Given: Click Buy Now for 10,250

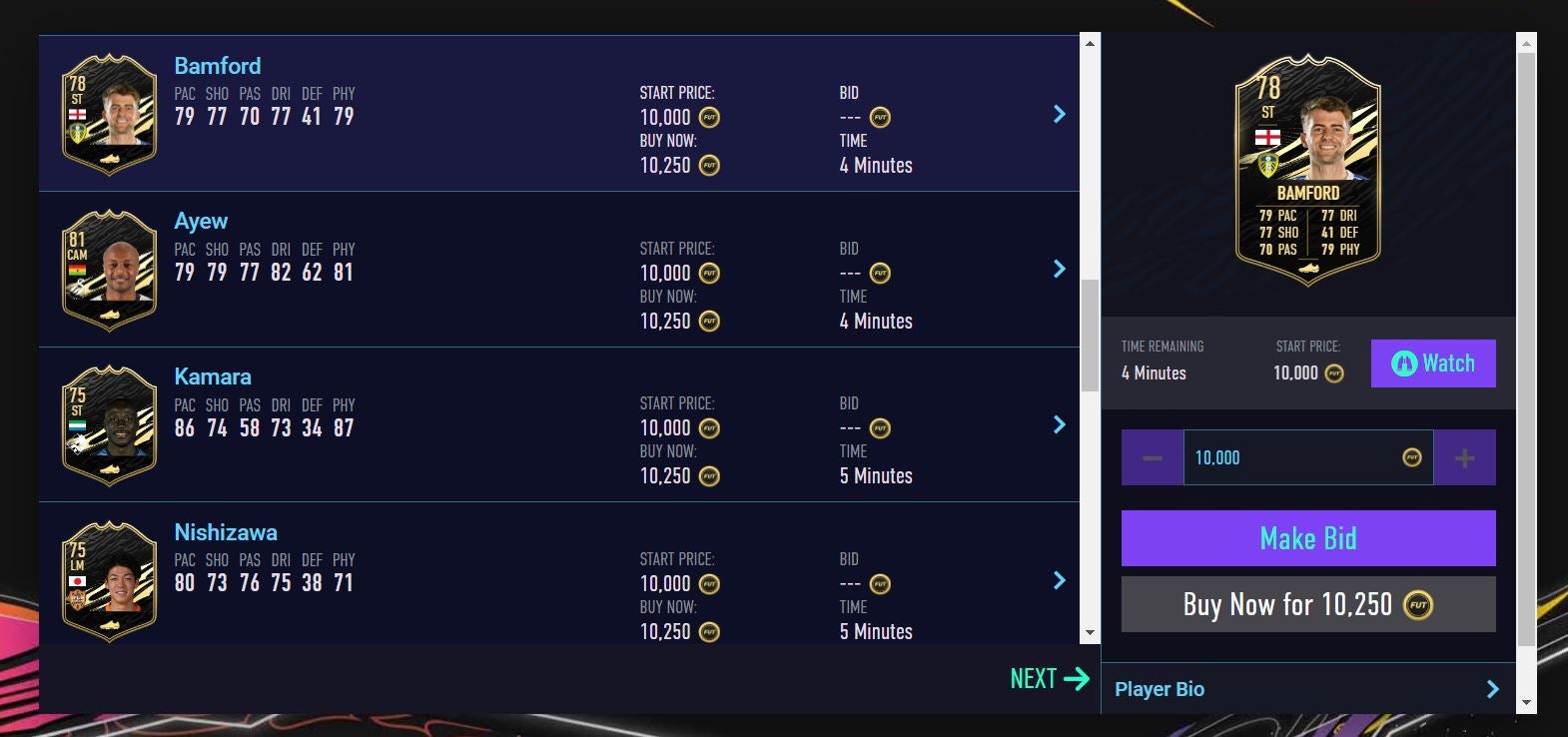Looking at the screenshot, I should [1308, 604].
